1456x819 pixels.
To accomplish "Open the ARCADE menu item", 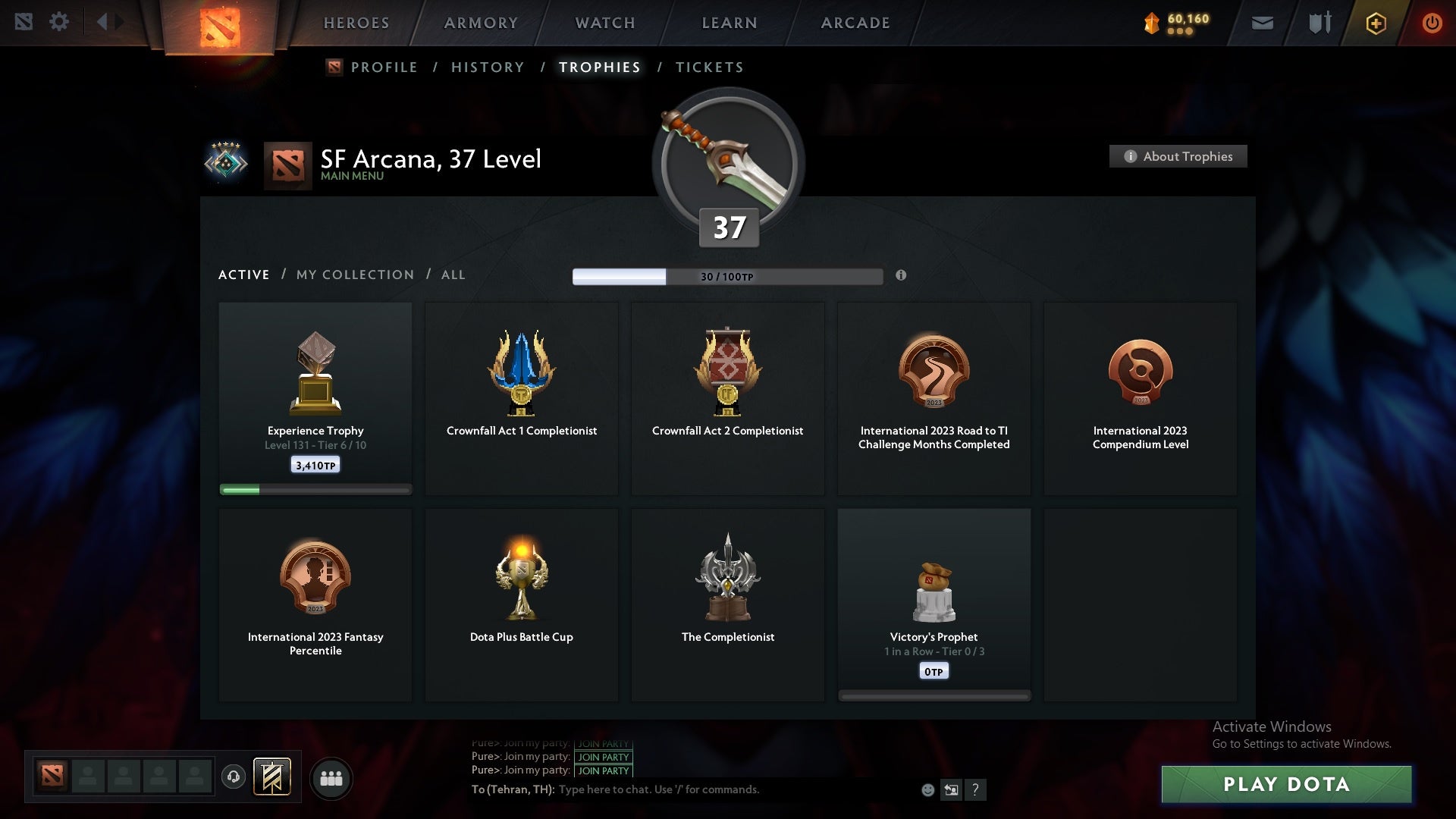I will [855, 23].
